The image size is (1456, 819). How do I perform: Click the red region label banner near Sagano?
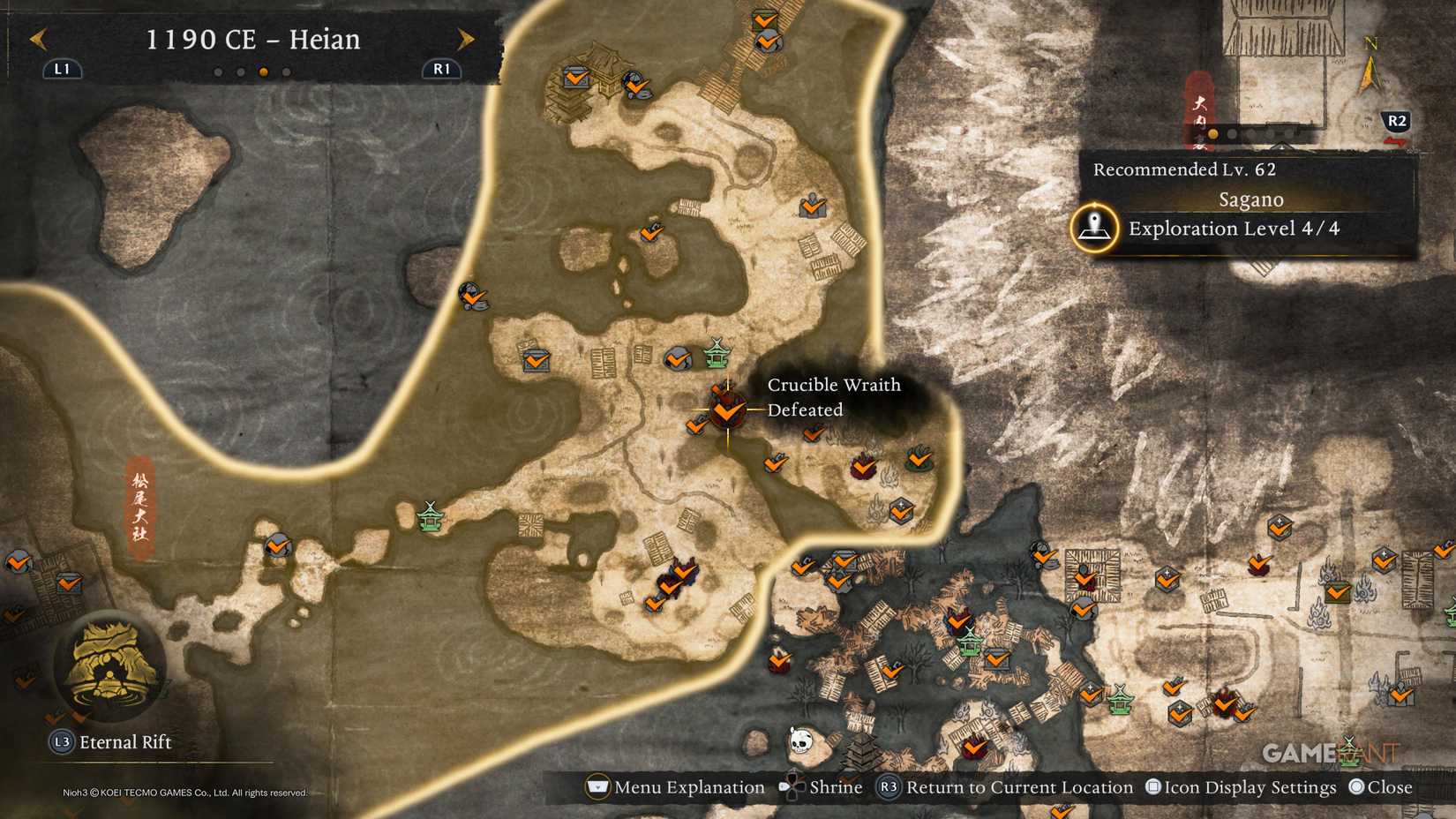pos(1200,110)
